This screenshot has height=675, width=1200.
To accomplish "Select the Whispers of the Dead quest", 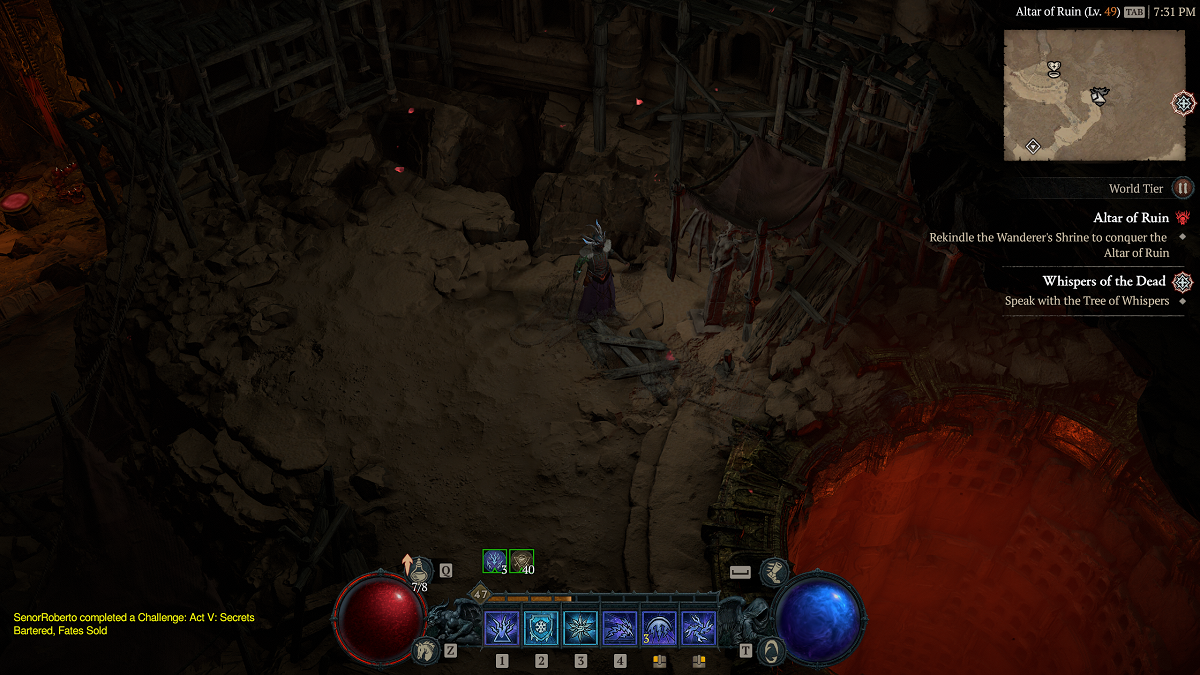I will click(x=1104, y=281).
